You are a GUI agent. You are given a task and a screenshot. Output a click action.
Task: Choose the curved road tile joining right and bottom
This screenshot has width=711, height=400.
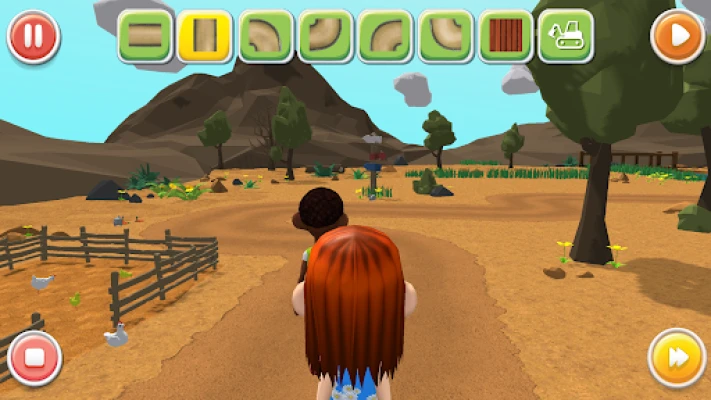pos(385,37)
